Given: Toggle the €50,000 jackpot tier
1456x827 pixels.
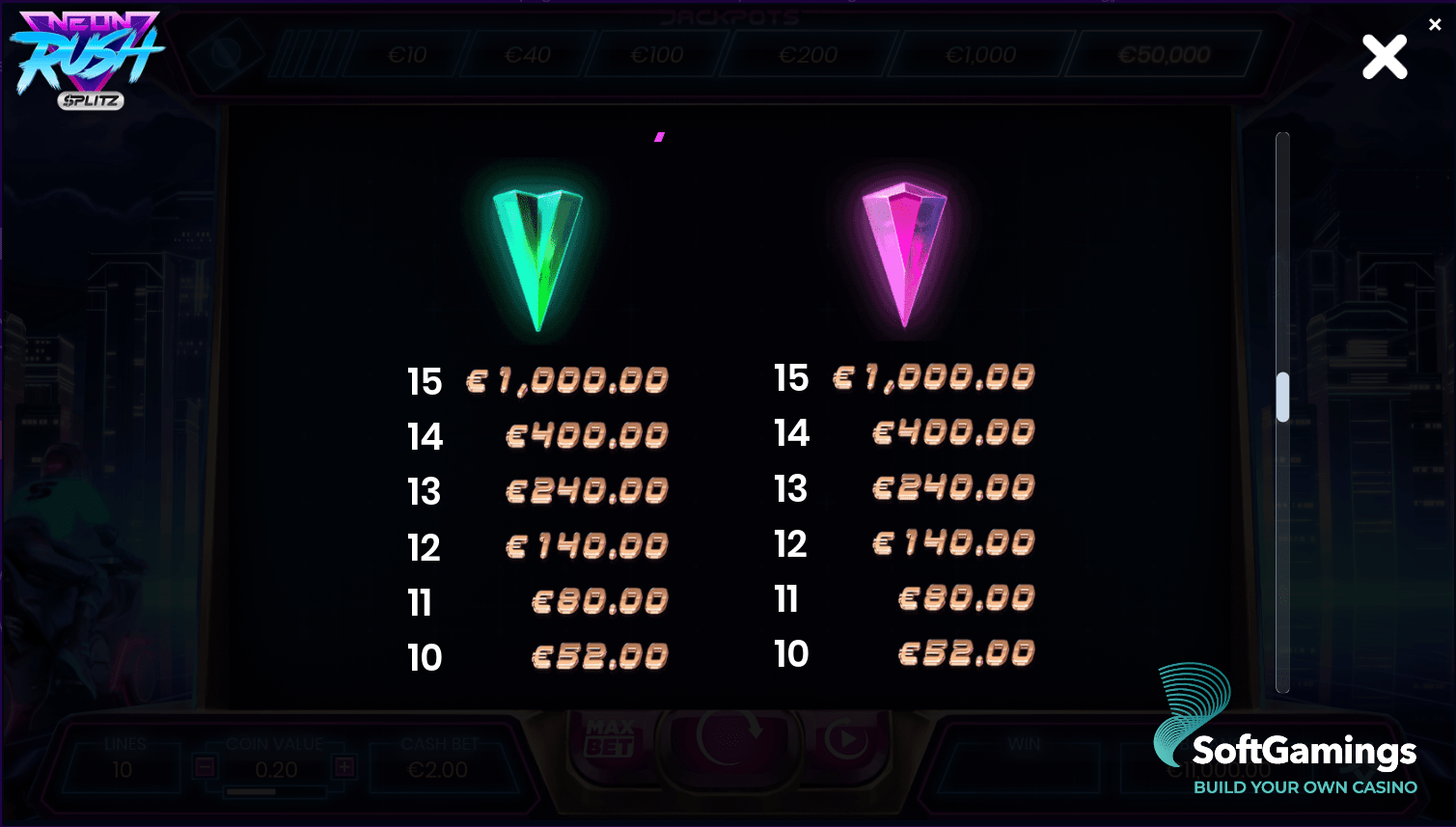Looking at the screenshot, I should pyautogui.click(x=1162, y=55).
